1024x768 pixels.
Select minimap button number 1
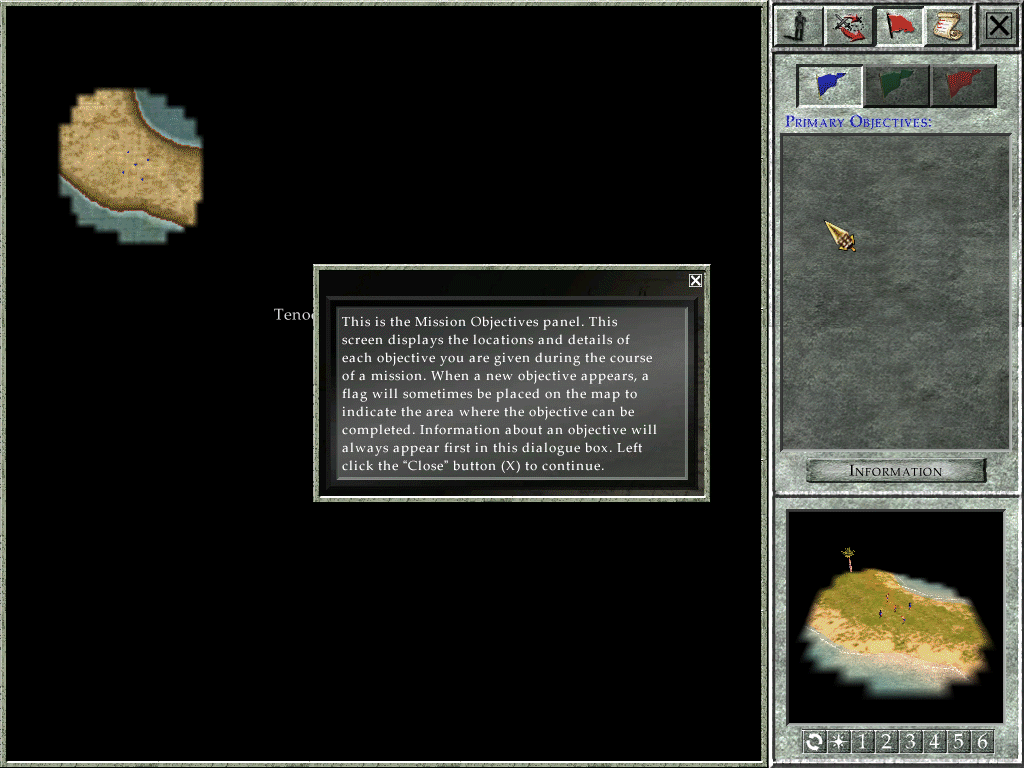(862, 742)
